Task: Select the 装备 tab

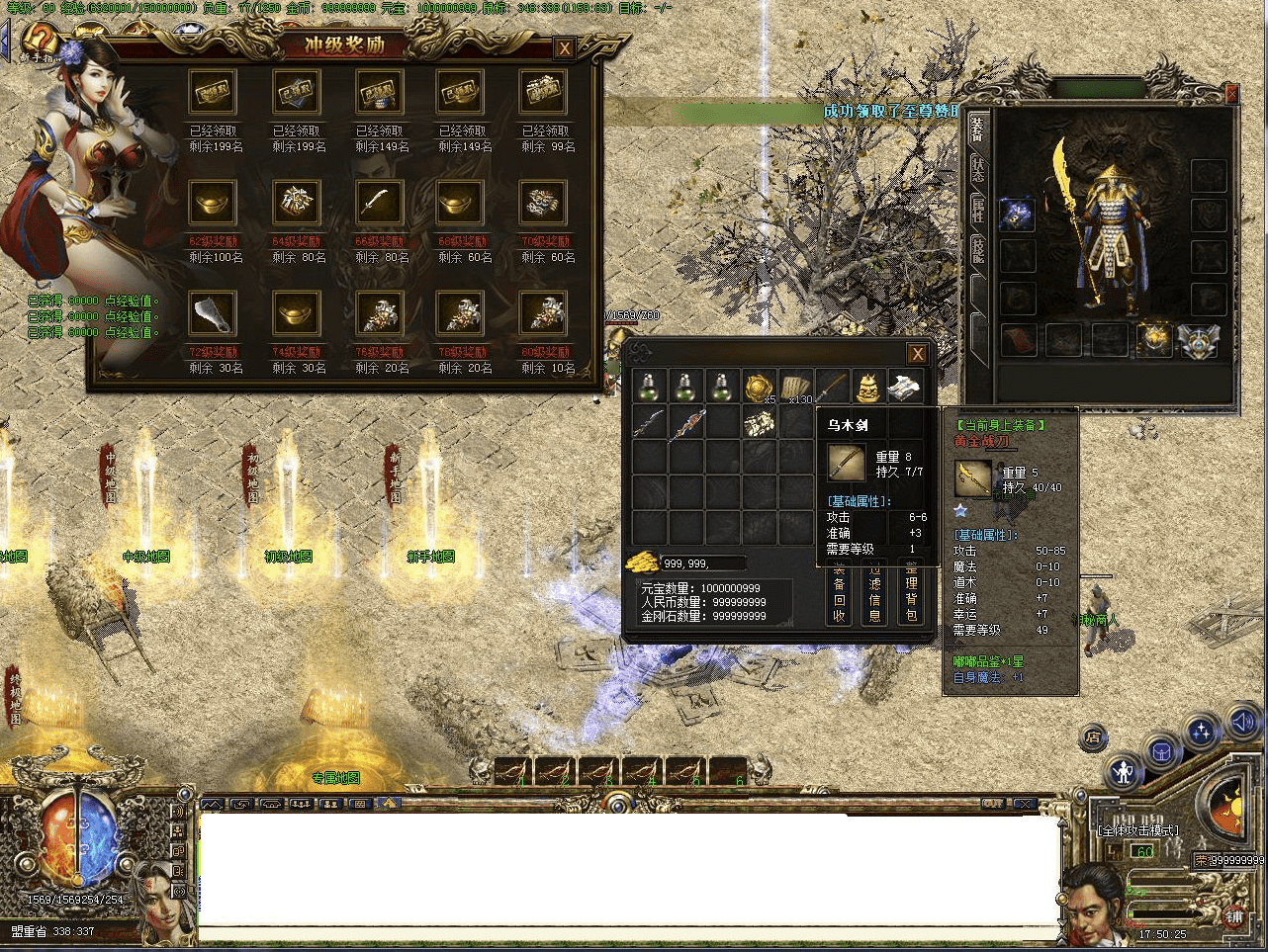Action: coord(977,129)
